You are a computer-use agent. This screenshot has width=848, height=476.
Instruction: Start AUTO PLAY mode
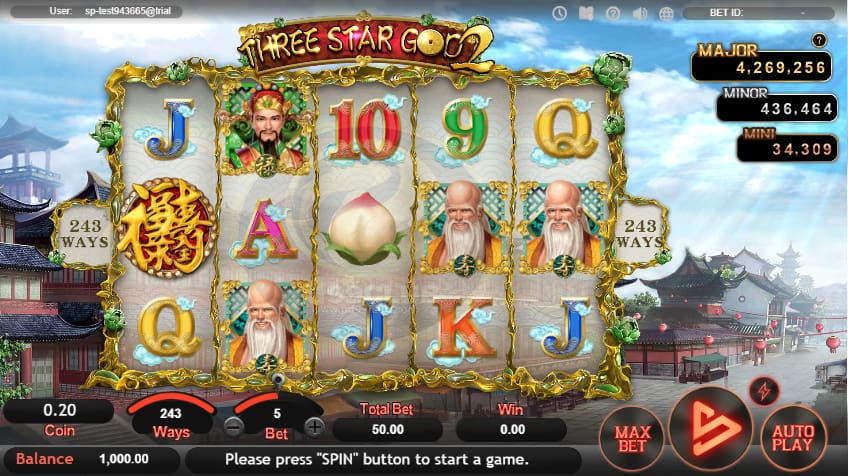pos(793,437)
